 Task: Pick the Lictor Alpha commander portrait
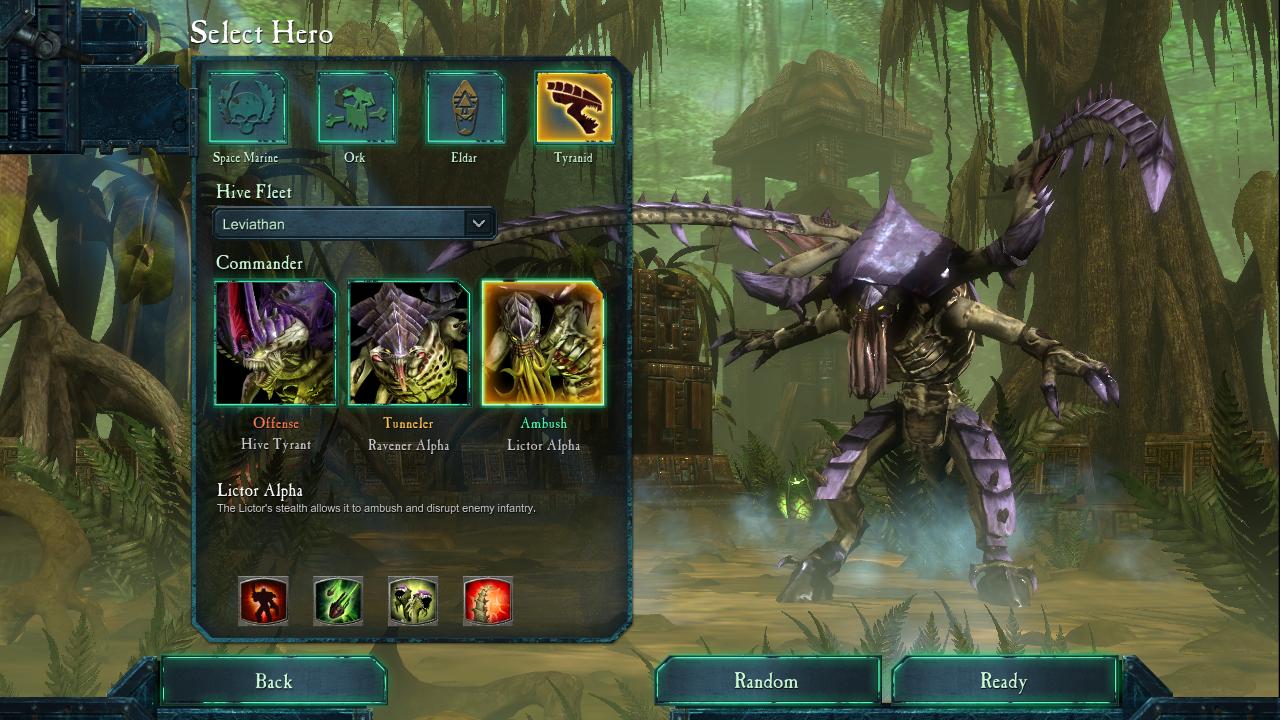click(x=543, y=343)
